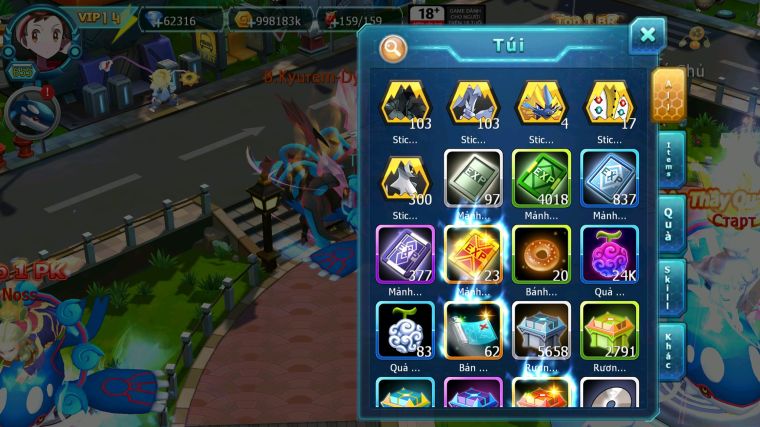Viewport: 760px width, 427px height.
Task: Open the bag search magnifier
Action: click(x=393, y=48)
